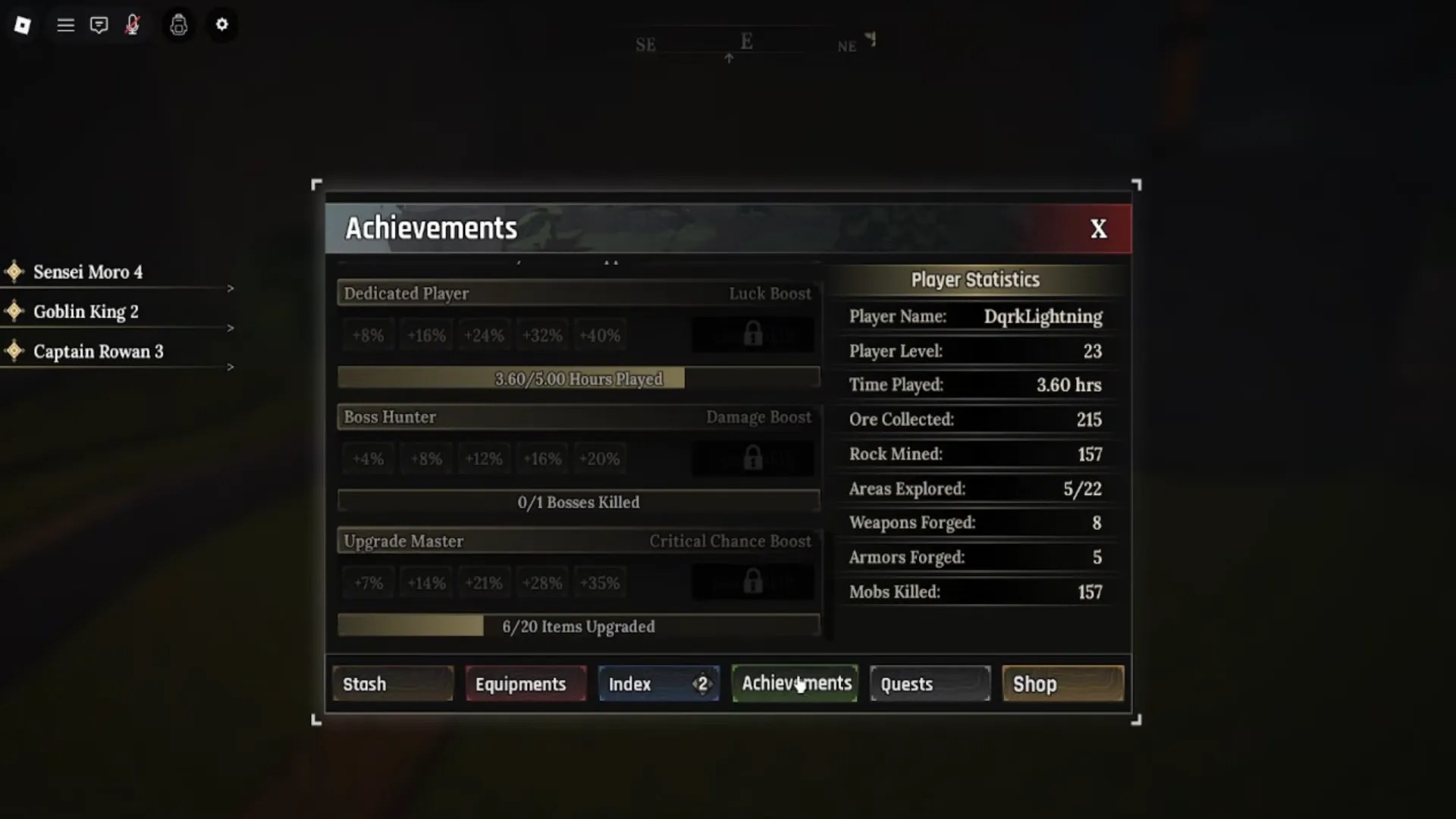The height and width of the screenshot is (819, 1456).
Task: Switch to the Quests tab
Action: click(929, 683)
